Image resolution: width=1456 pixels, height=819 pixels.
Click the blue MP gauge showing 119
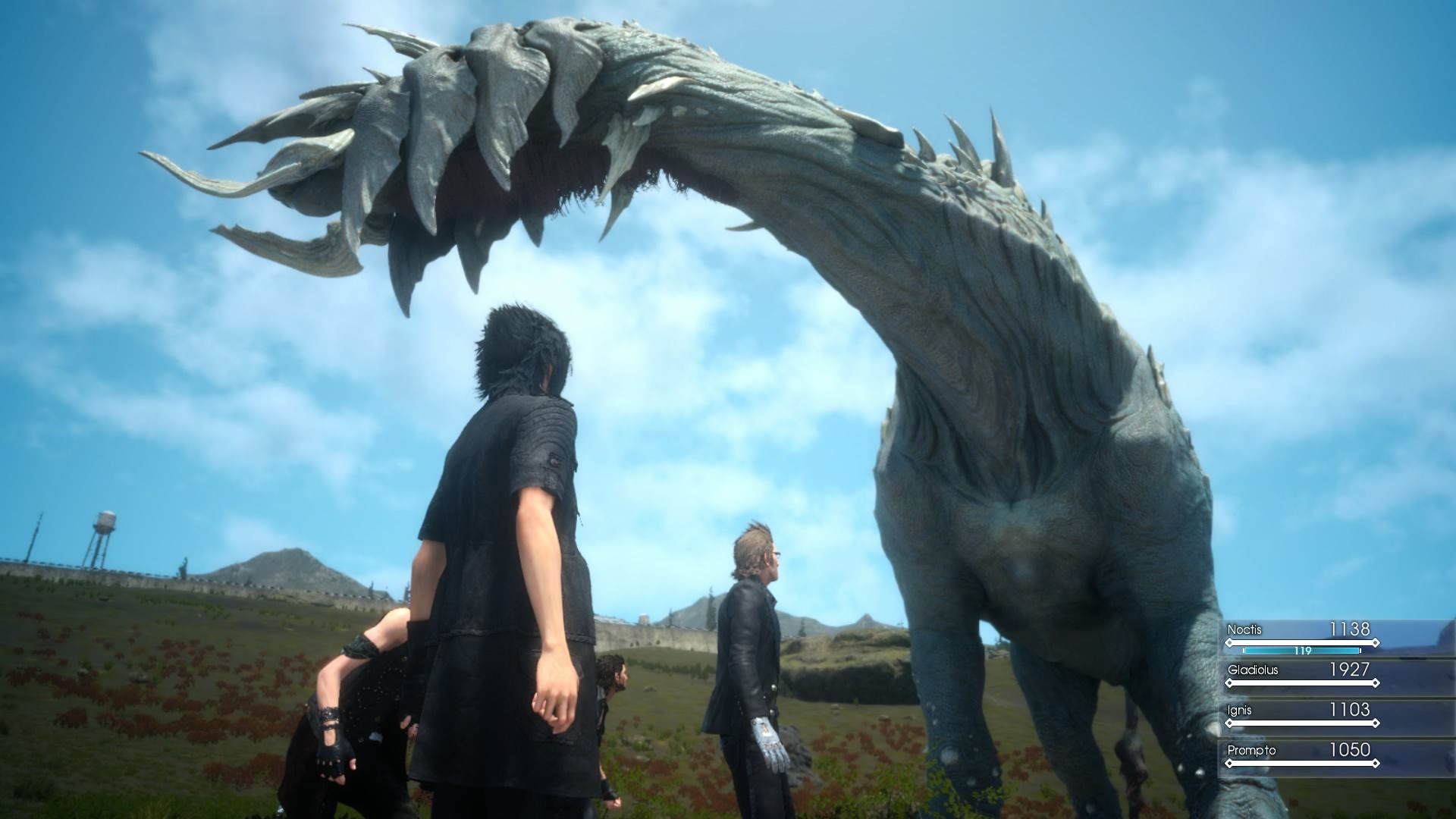click(1302, 651)
